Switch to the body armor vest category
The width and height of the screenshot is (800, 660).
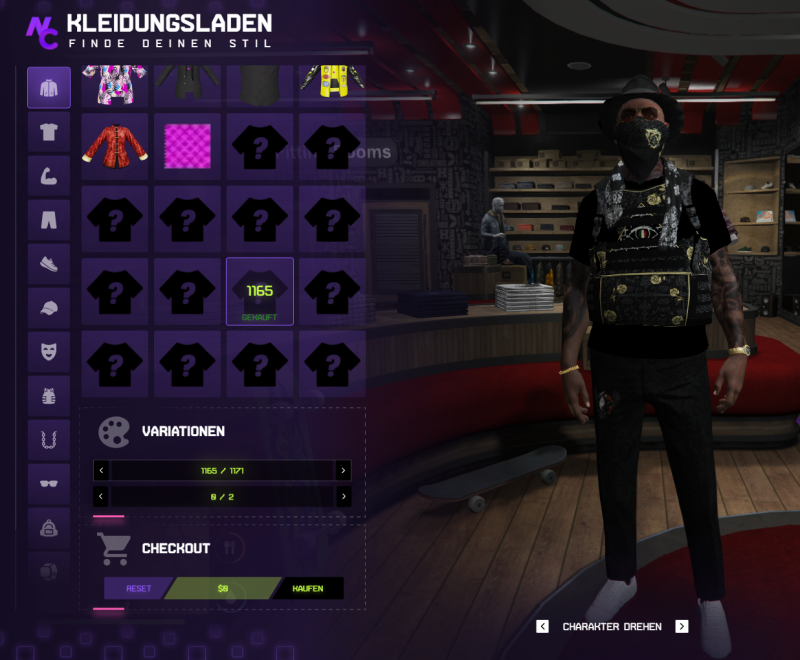pyautogui.click(x=49, y=396)
